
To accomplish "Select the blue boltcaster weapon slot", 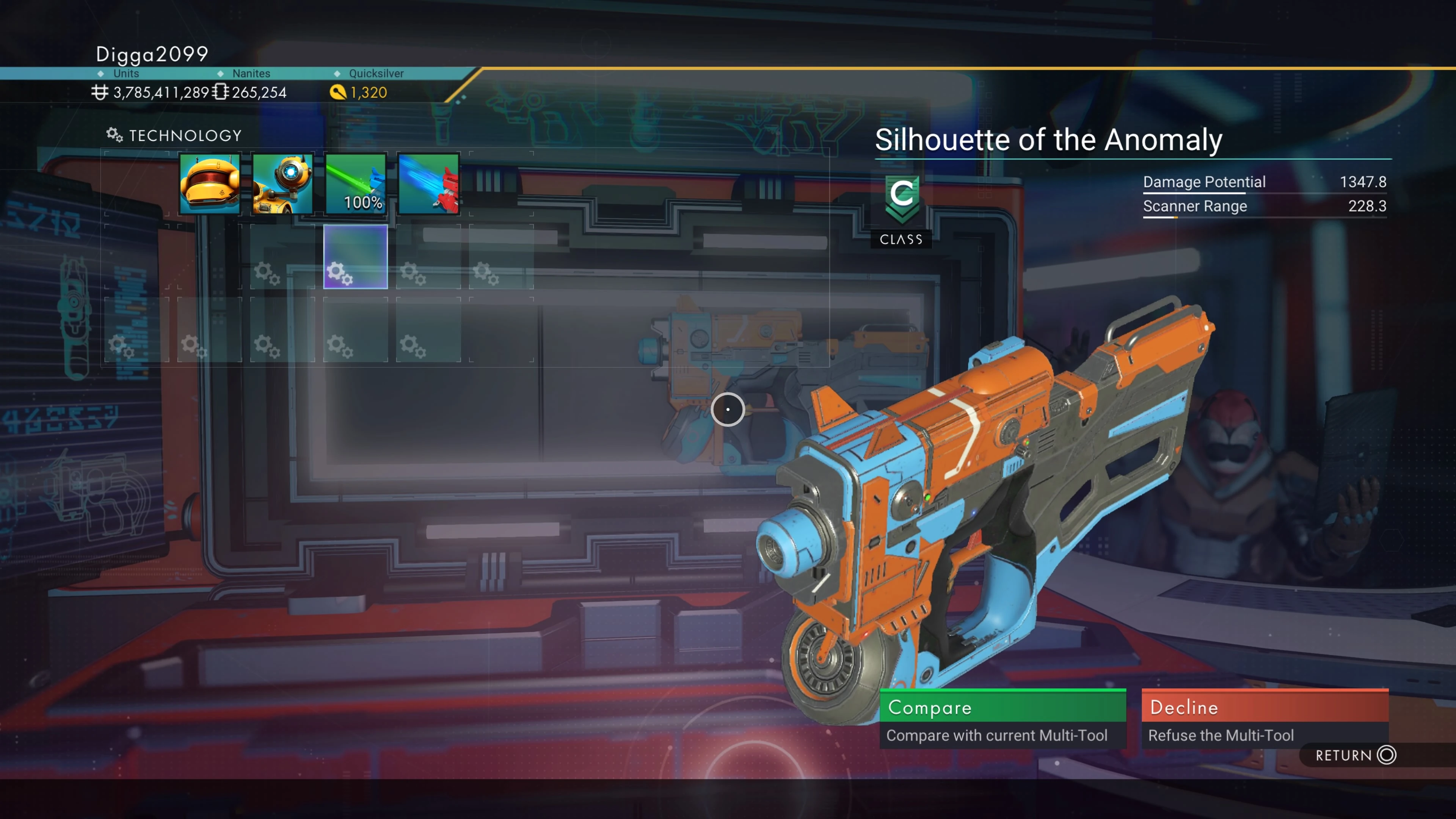I will coord(428,184).
